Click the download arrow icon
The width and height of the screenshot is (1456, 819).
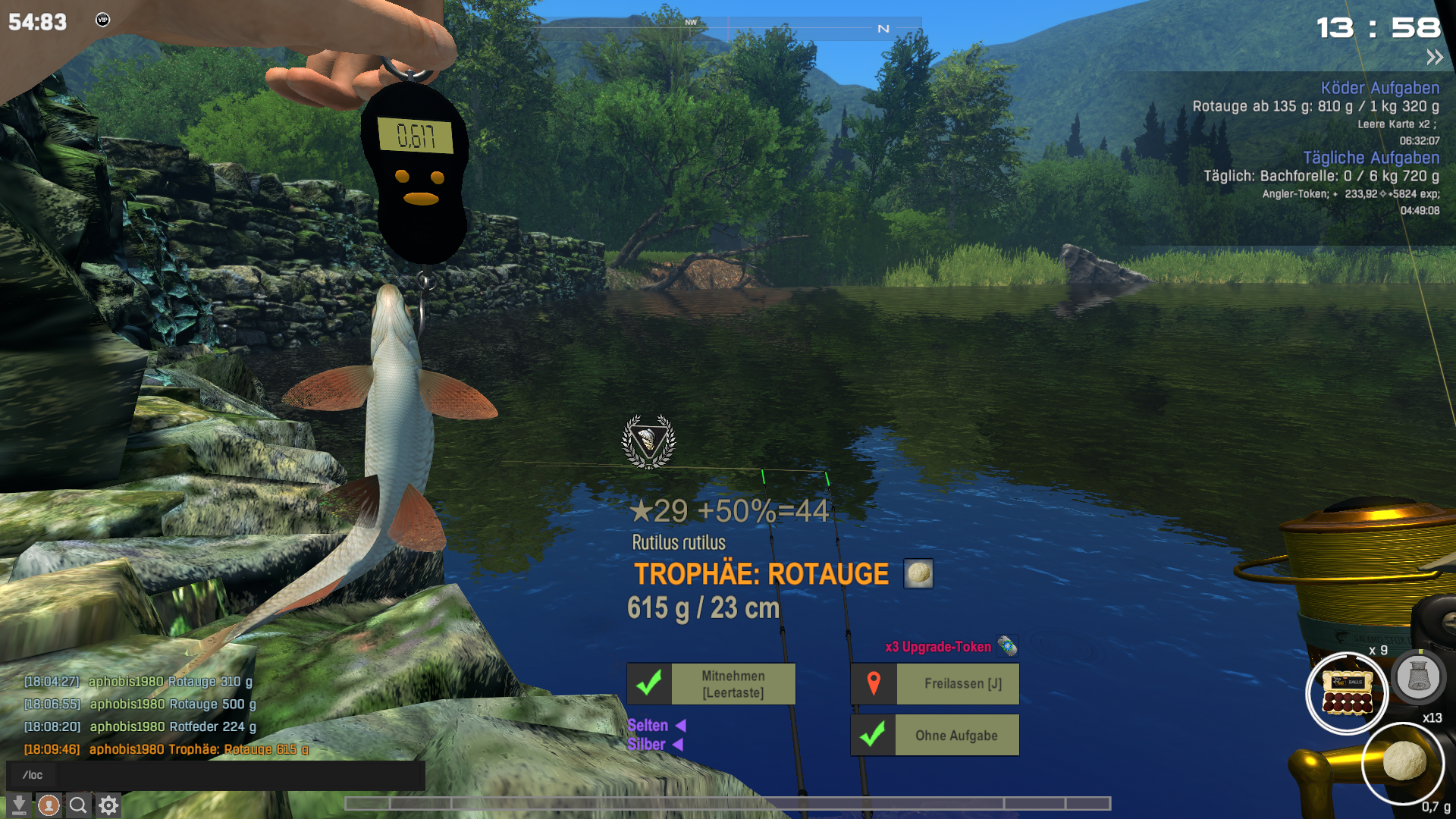[x=19, y=805]
